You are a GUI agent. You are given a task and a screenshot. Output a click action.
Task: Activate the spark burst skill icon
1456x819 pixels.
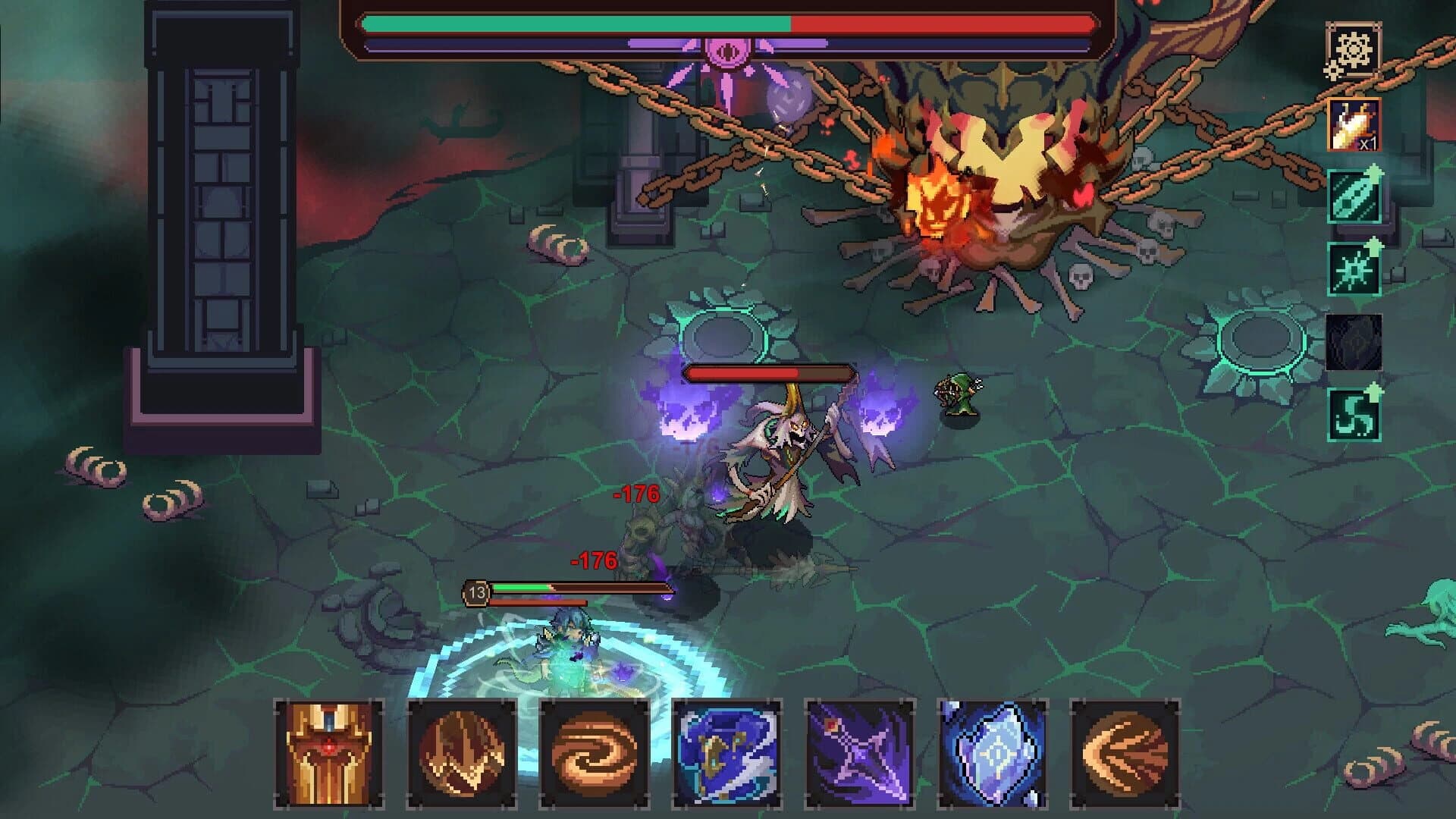pyautogui.click(x=1353, y=271)
